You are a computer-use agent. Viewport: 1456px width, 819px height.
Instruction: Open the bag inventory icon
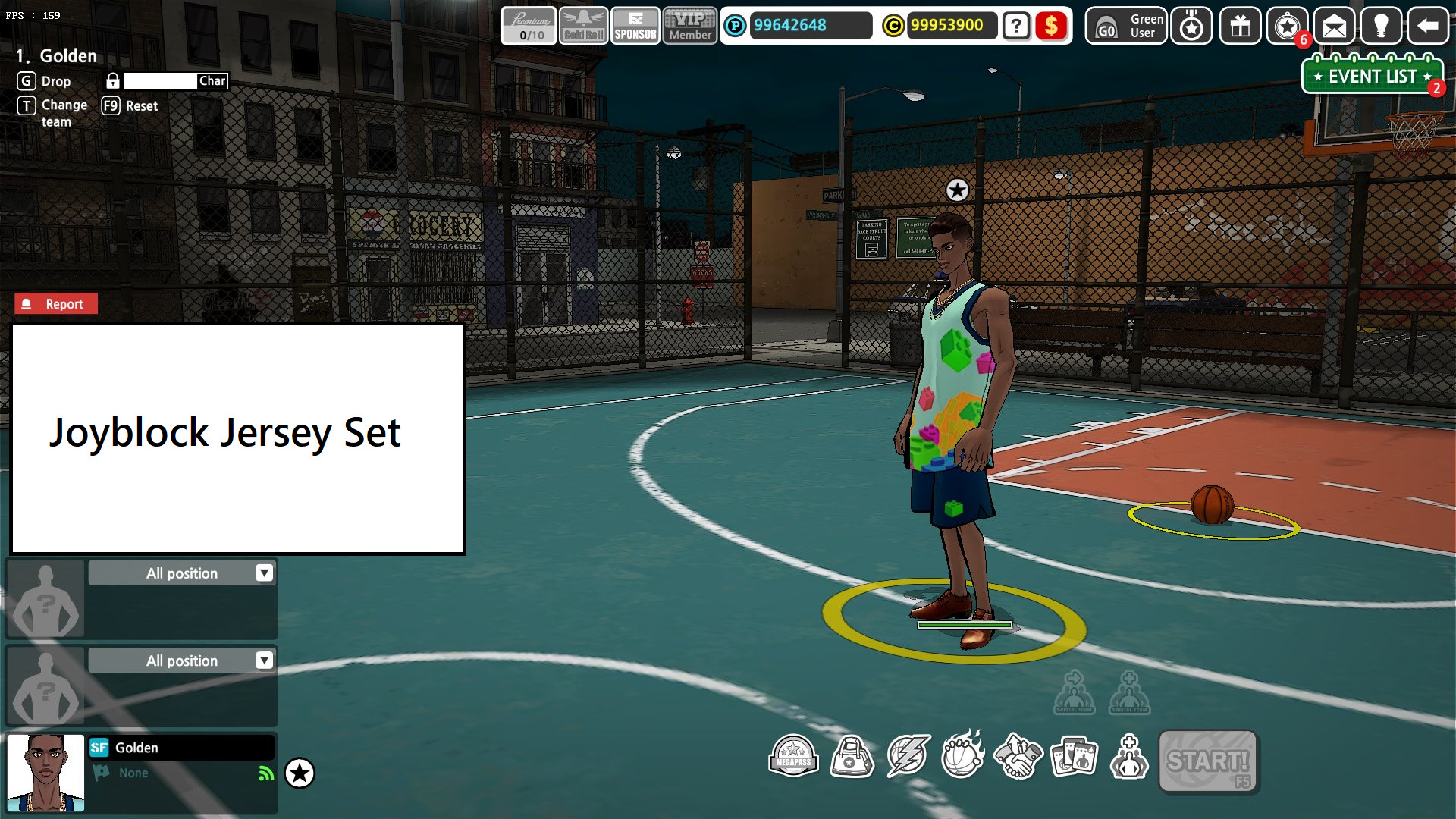[x=851, y=756]
